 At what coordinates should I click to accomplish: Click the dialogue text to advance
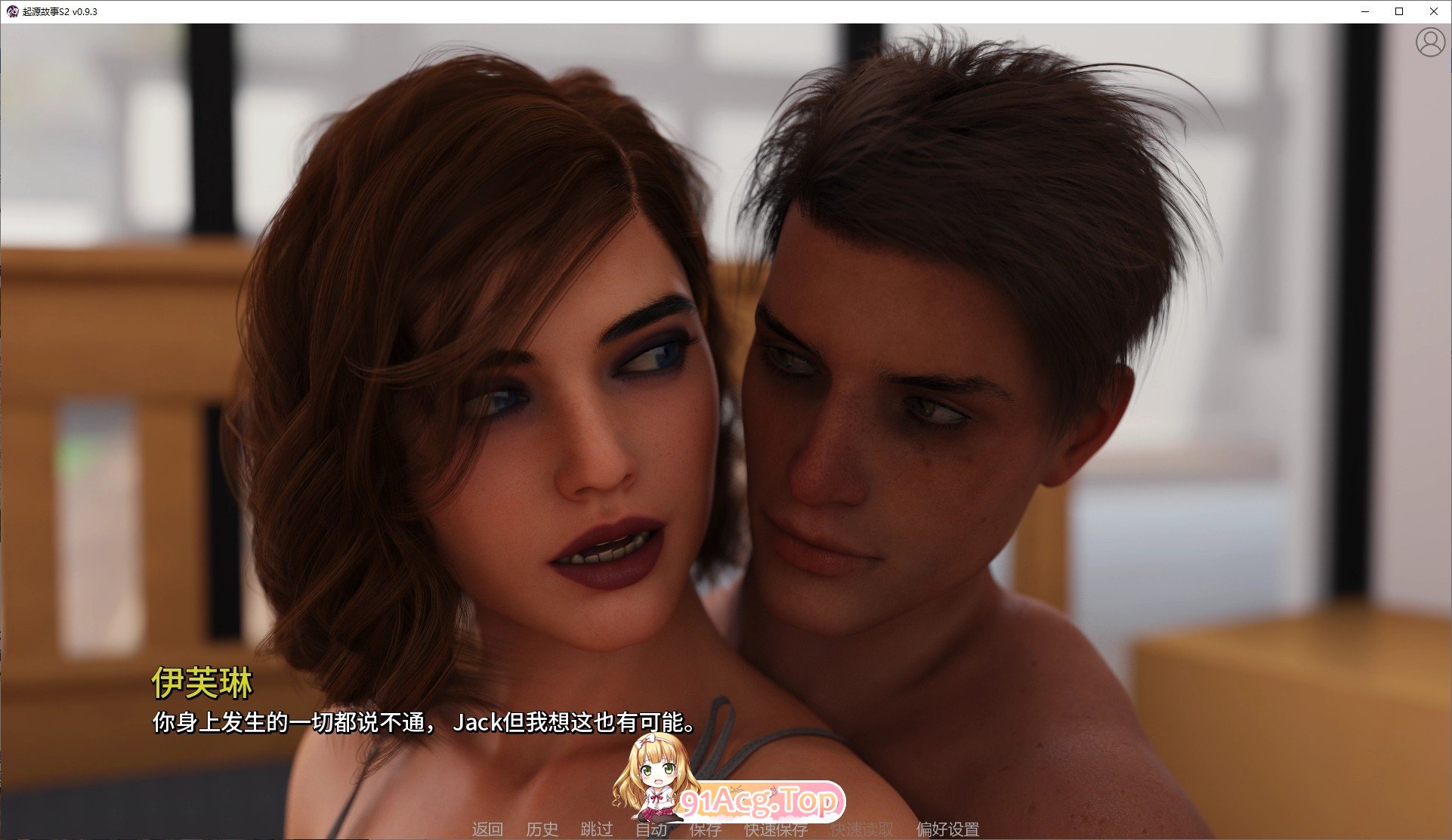click(x=423, y=723)
